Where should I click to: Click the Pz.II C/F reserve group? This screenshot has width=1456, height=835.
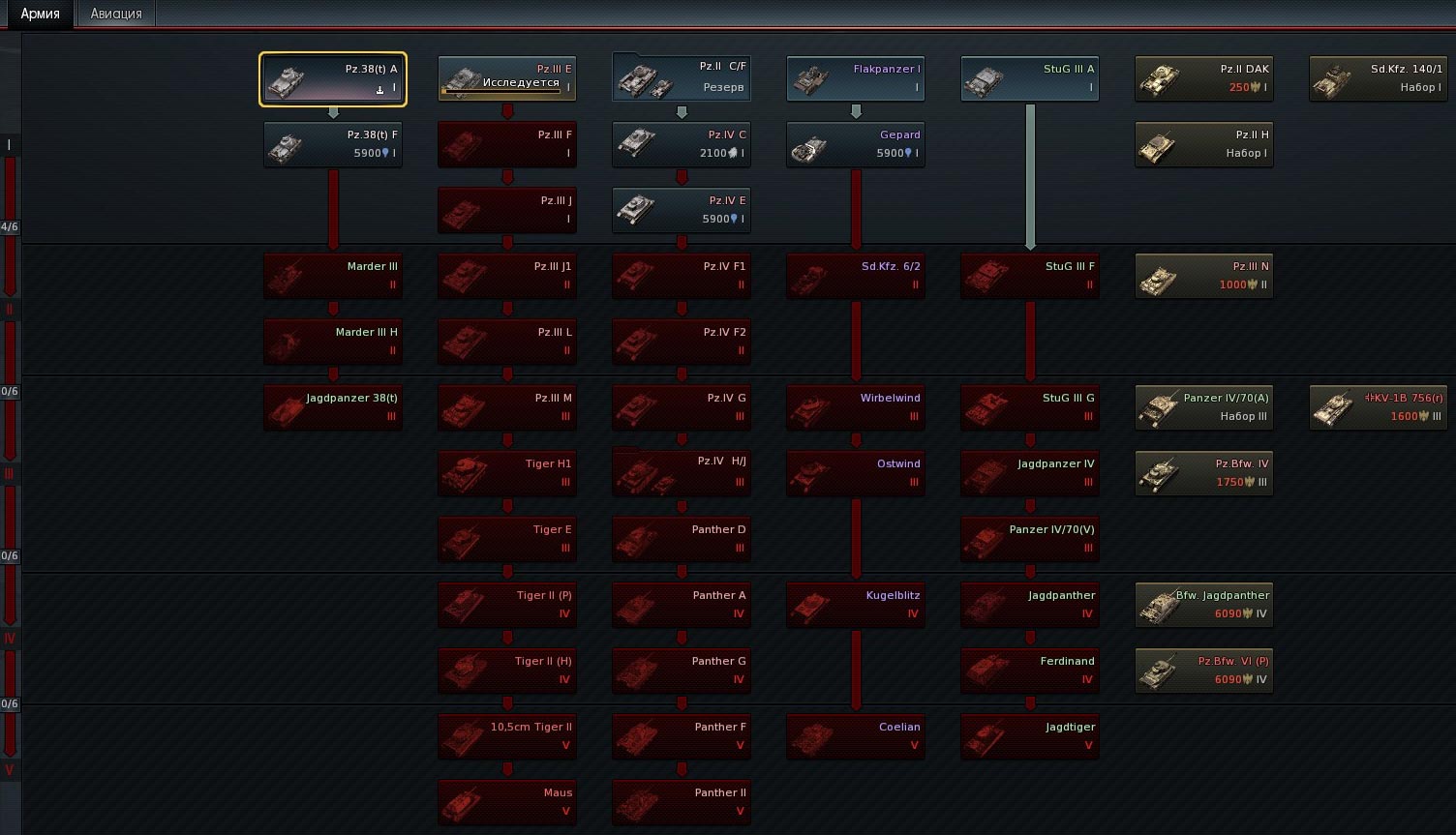[x=682, y=79]
